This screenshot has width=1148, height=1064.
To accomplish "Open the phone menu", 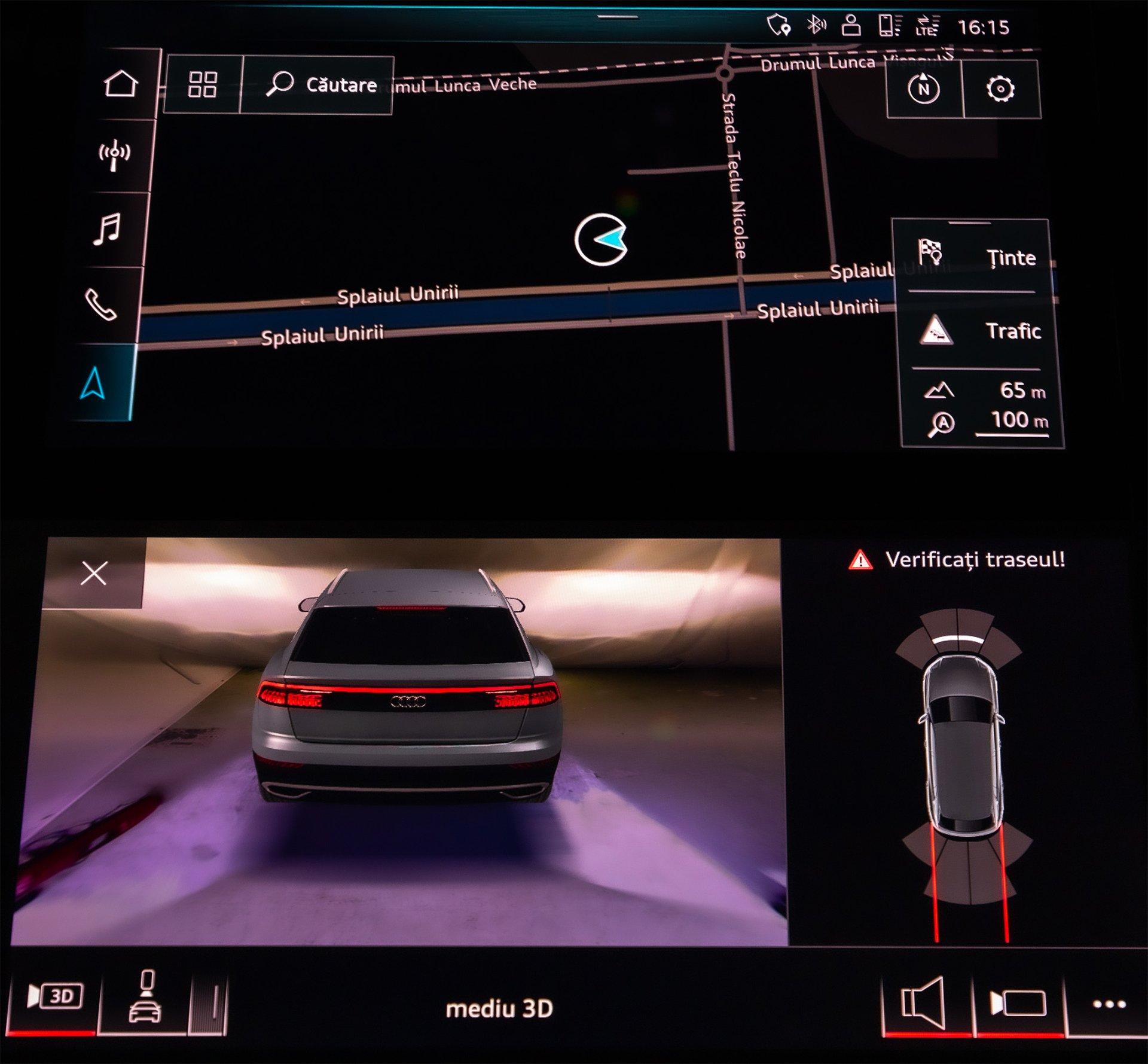I will pyautogui.click(x=100, y=305).
